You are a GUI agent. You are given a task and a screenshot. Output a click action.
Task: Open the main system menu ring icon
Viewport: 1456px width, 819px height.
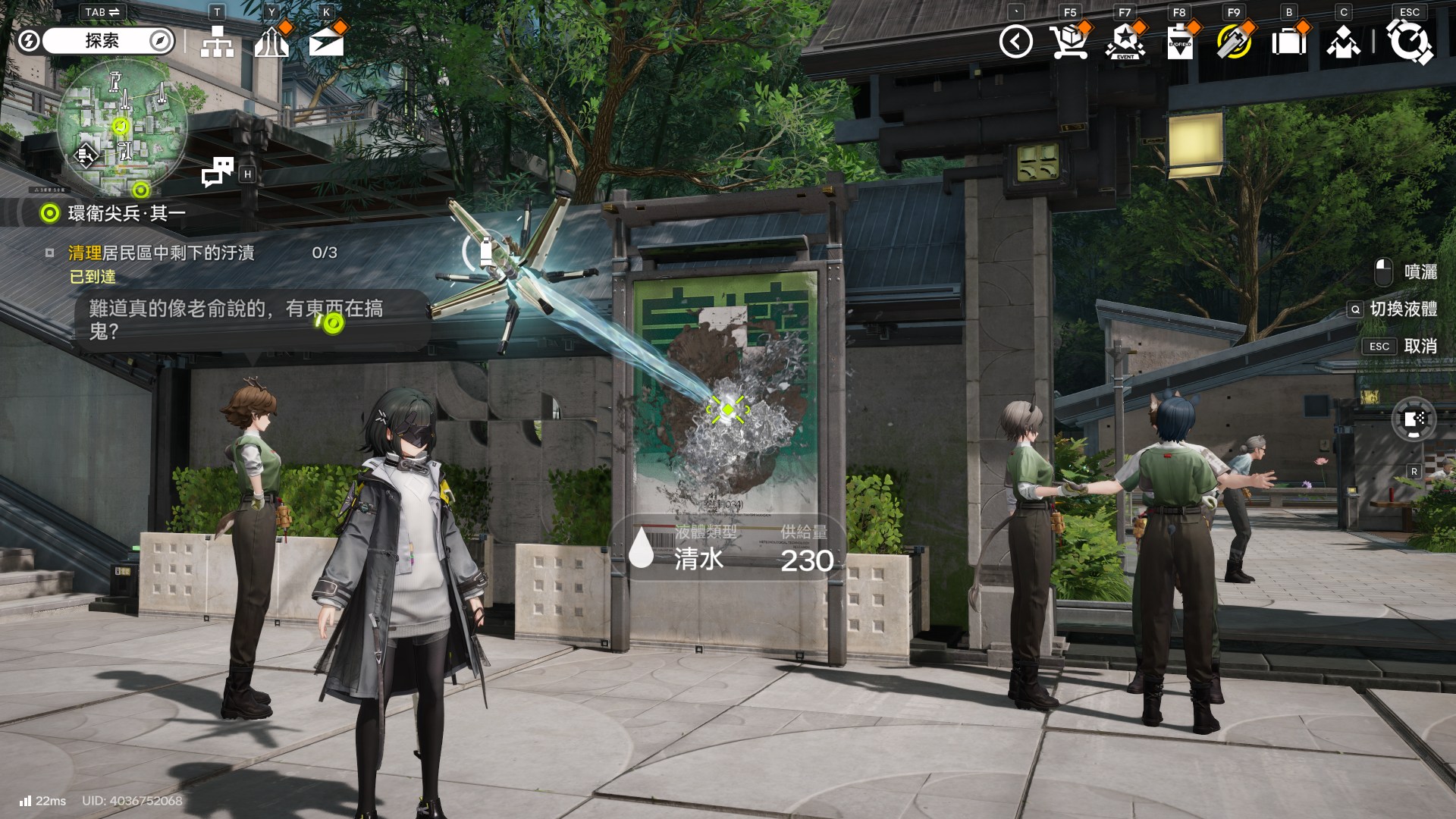[1409, 42]
